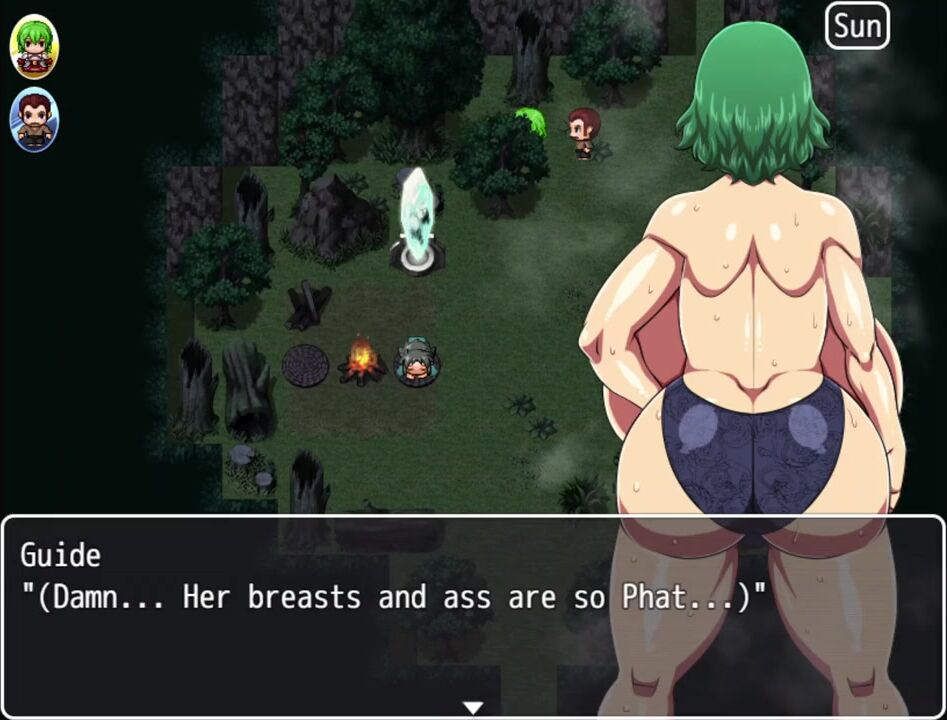Screen dimensions: 947x720
Task: Select the brown-haired party member portrait
Action: (x=35, y=121)
